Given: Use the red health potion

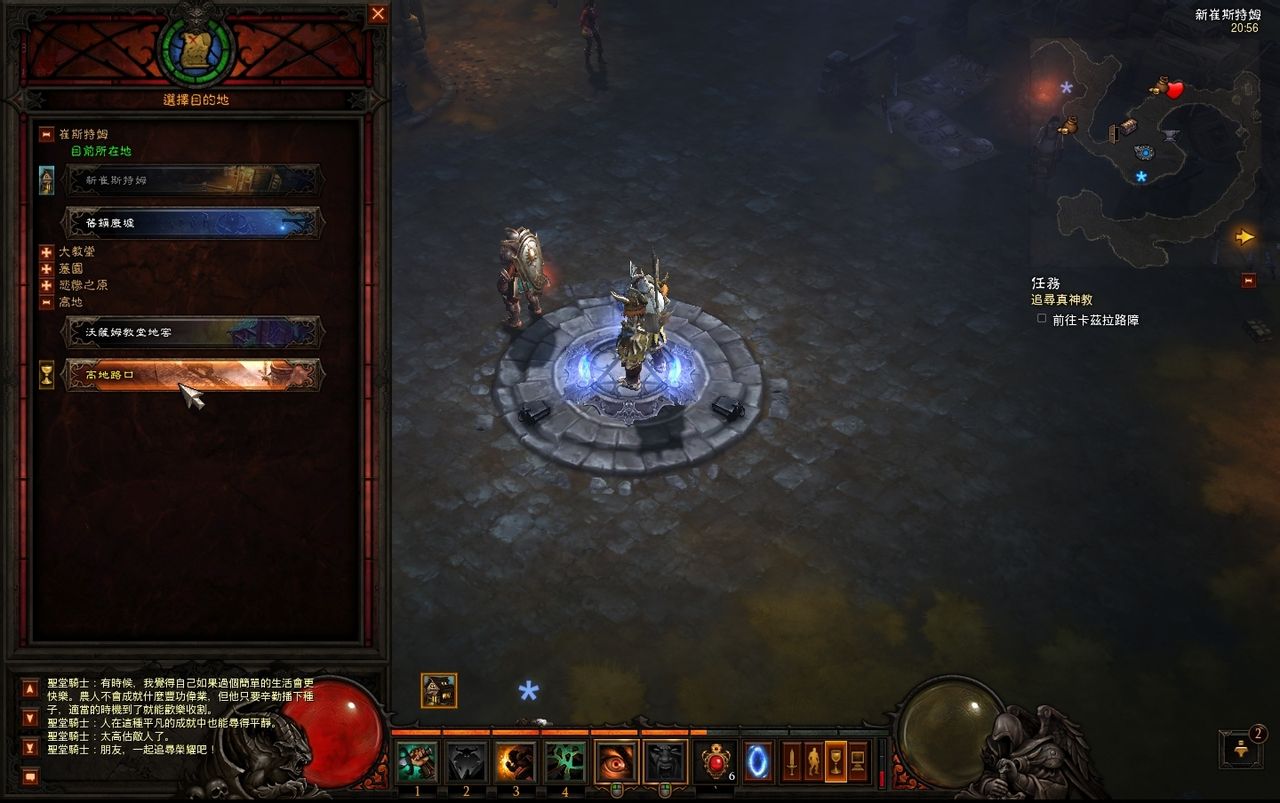Looking at the screenshot, I should tap(715, 762).
